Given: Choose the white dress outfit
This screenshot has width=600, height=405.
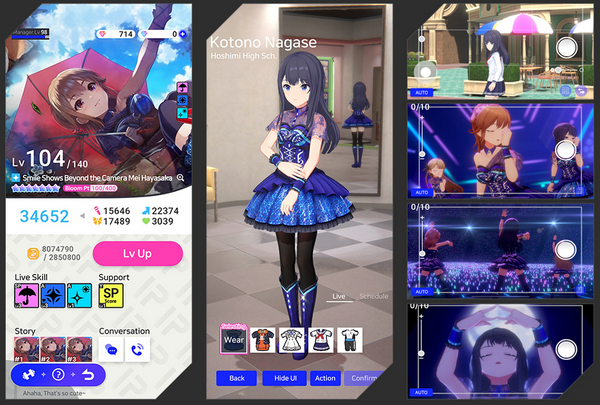Looking at the screenshot, I should (291, 339).
